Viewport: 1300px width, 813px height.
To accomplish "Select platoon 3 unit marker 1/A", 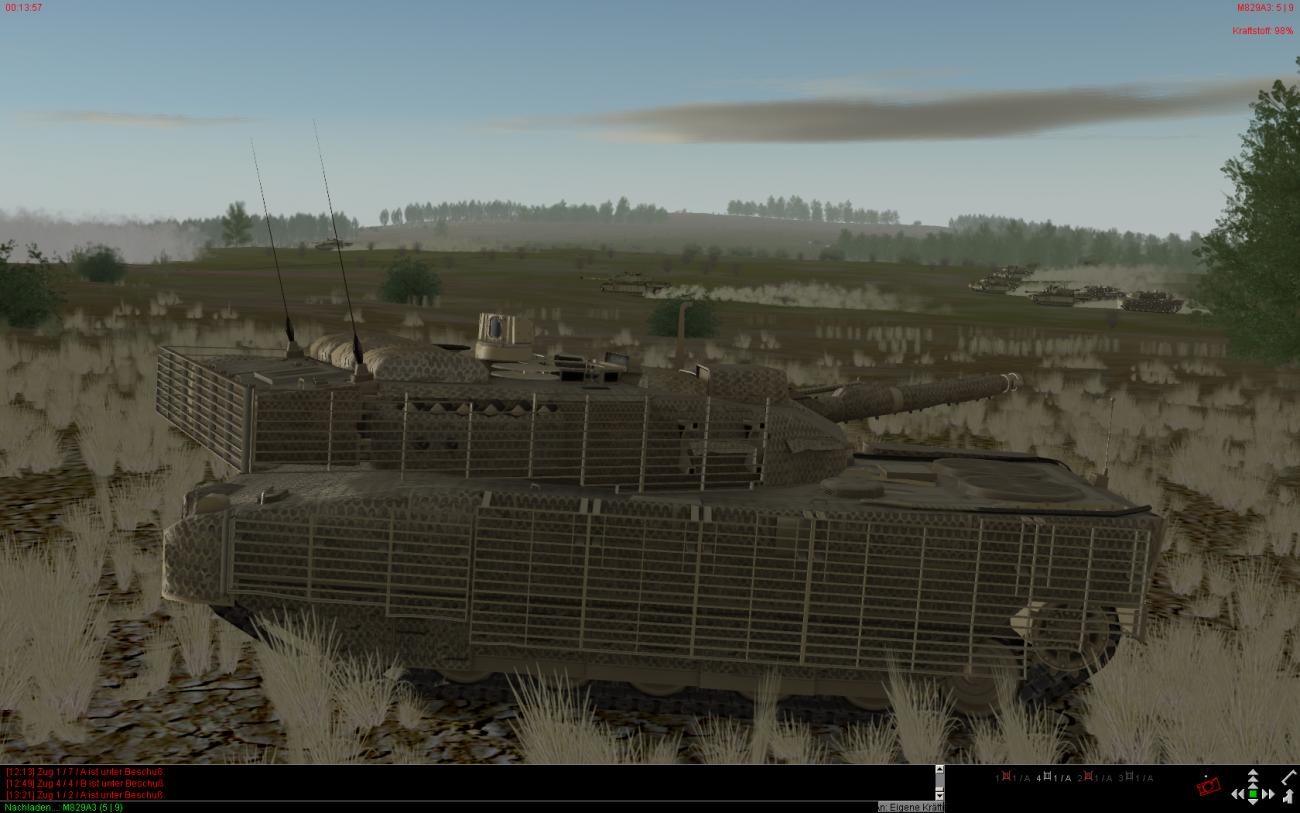I will (x=1136, y=778).
